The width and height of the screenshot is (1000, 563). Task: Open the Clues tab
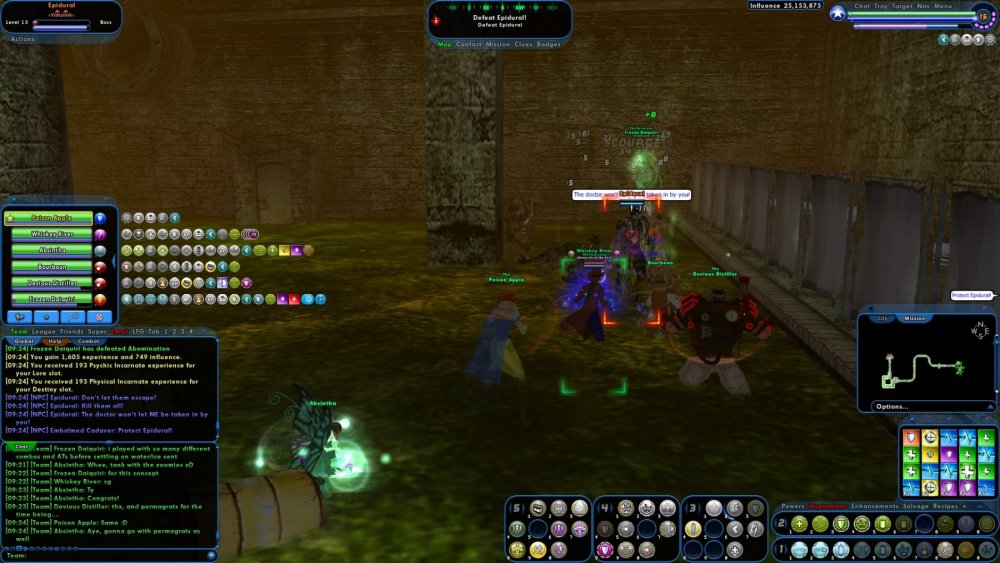[523, 45]
